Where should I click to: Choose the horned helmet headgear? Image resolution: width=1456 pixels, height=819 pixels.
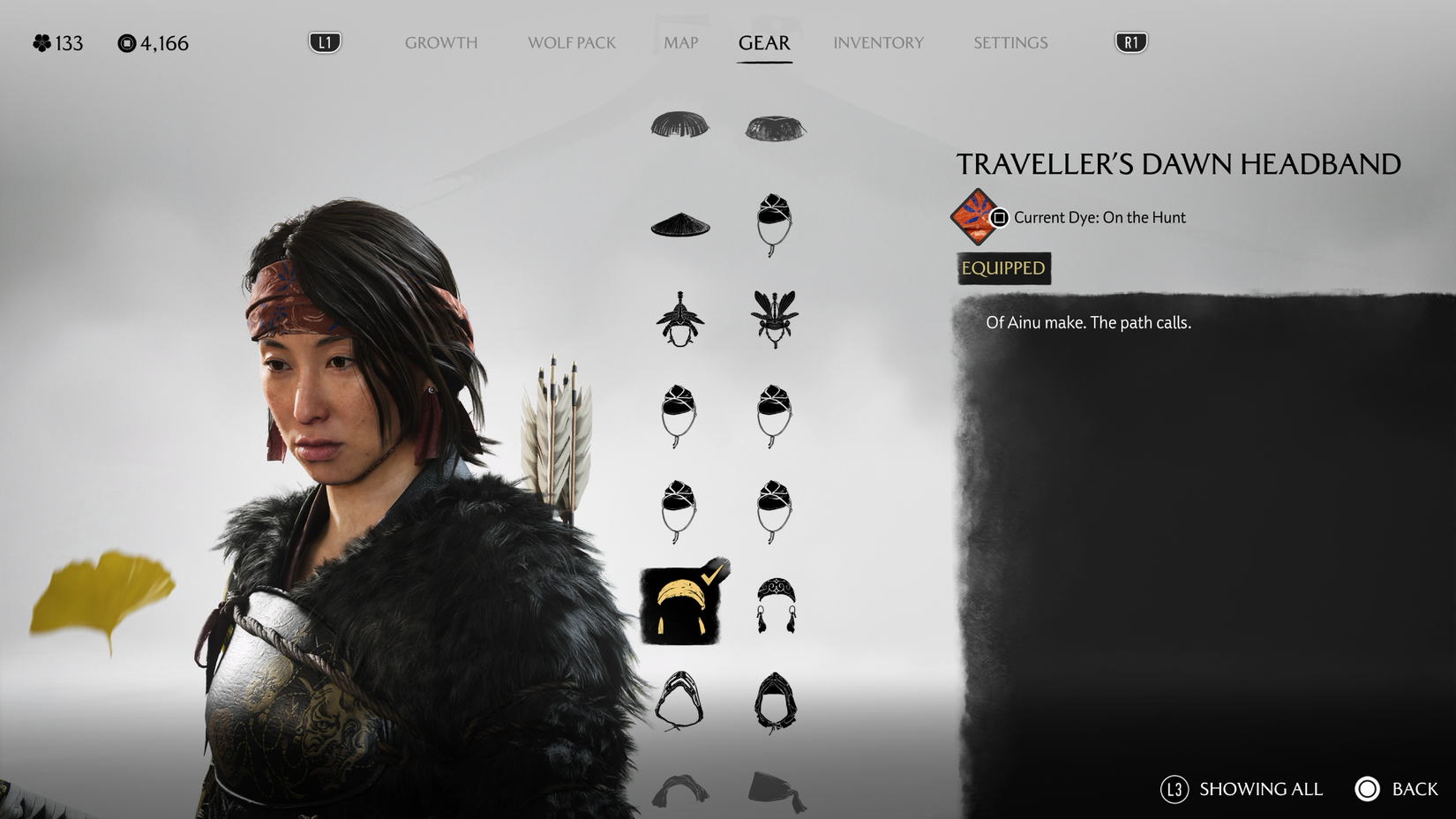tap(679, 318)
